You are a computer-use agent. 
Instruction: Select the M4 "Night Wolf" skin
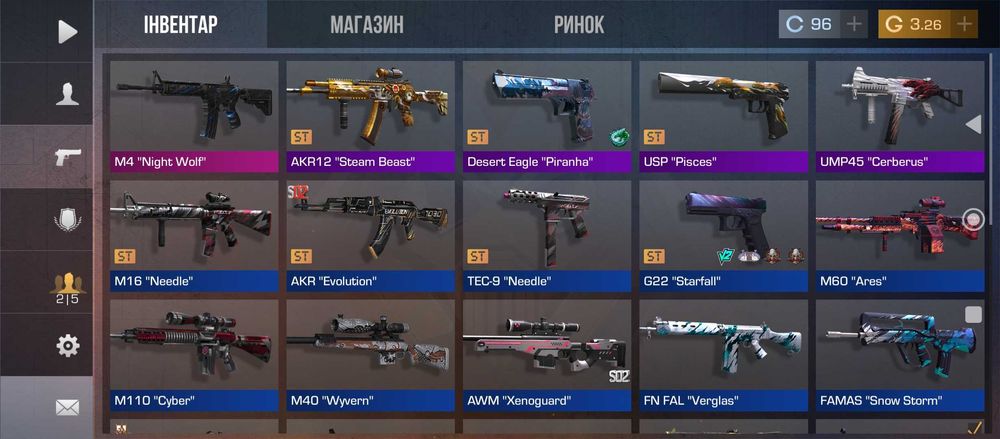194,116
